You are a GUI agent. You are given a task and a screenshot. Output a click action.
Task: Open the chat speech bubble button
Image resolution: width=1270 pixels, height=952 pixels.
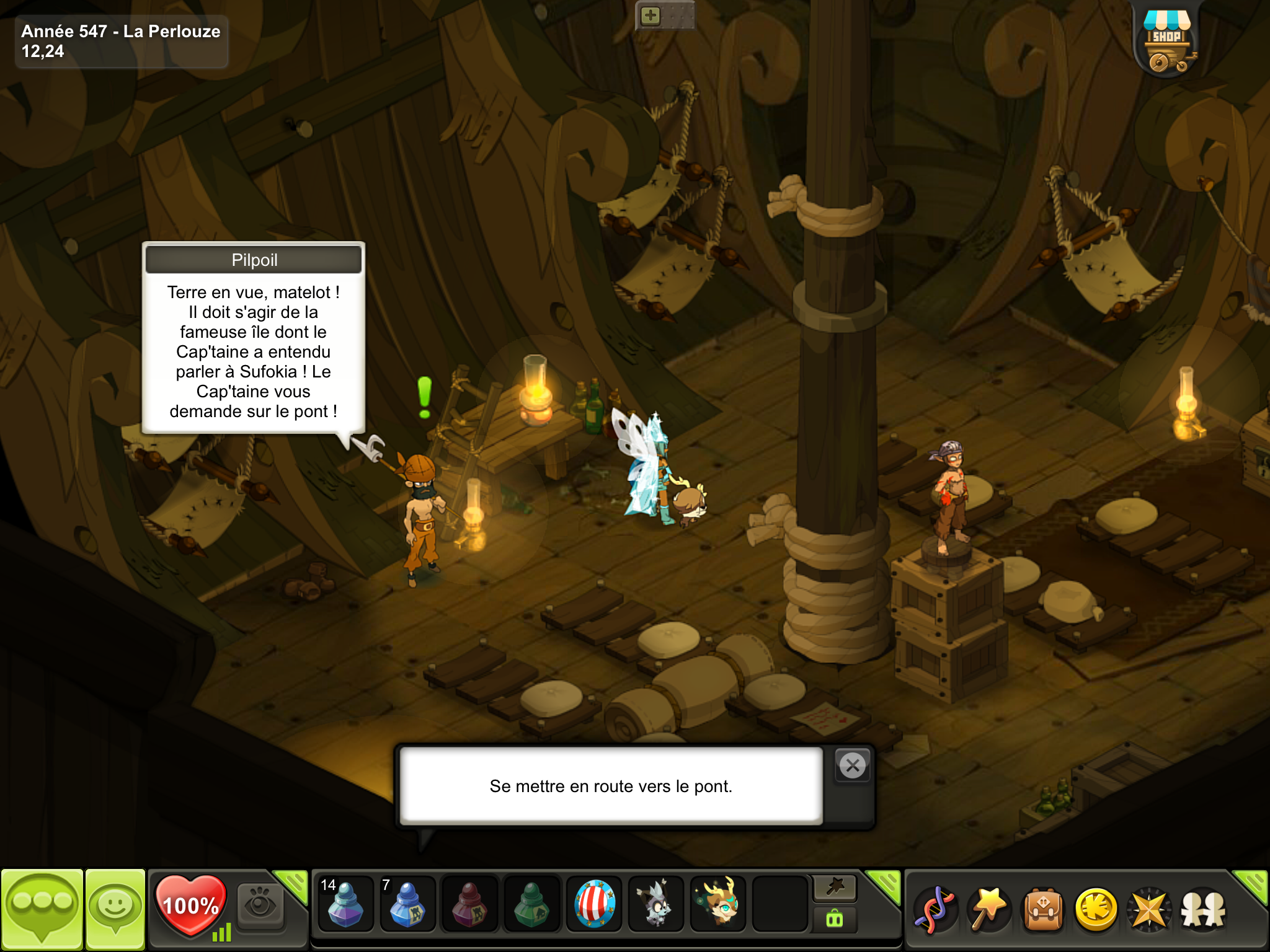point(42,908)
